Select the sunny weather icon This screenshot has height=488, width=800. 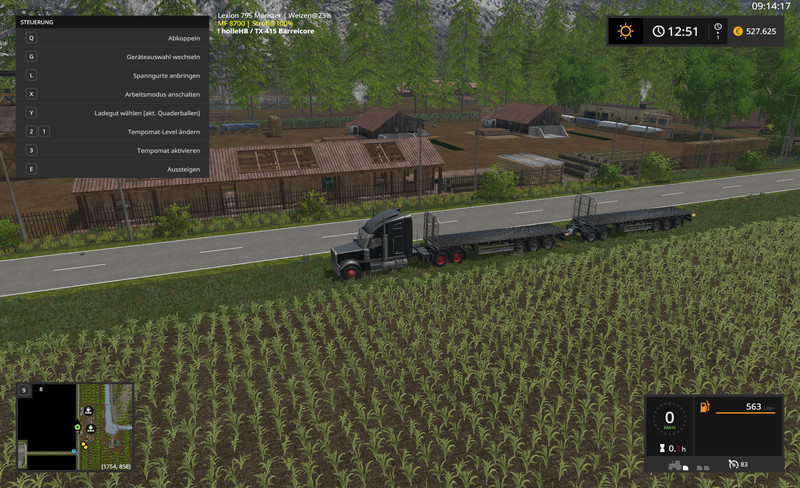coord(626,31)
